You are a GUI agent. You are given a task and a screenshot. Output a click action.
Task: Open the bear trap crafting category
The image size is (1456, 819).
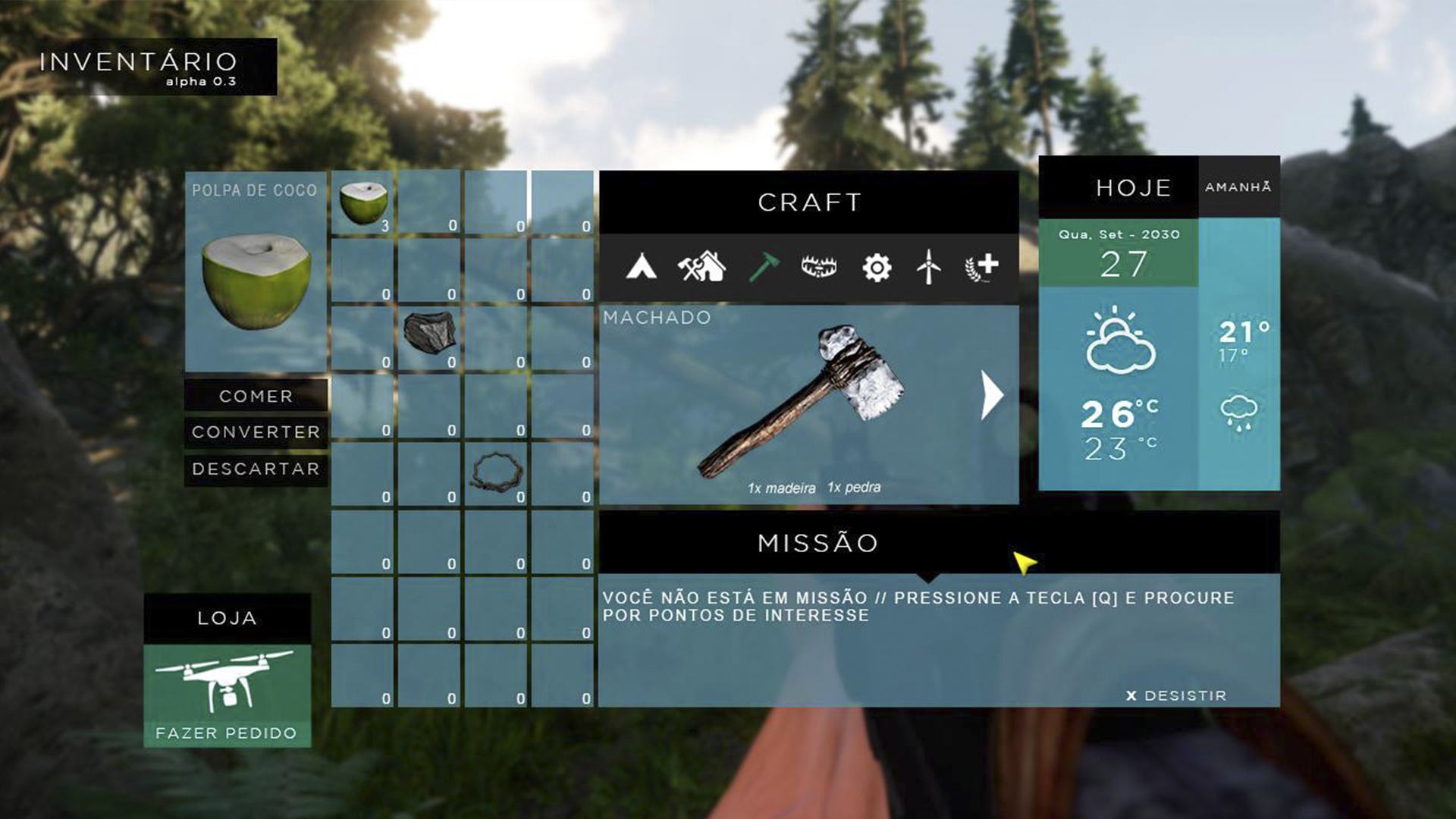click(x=819, y=267)
